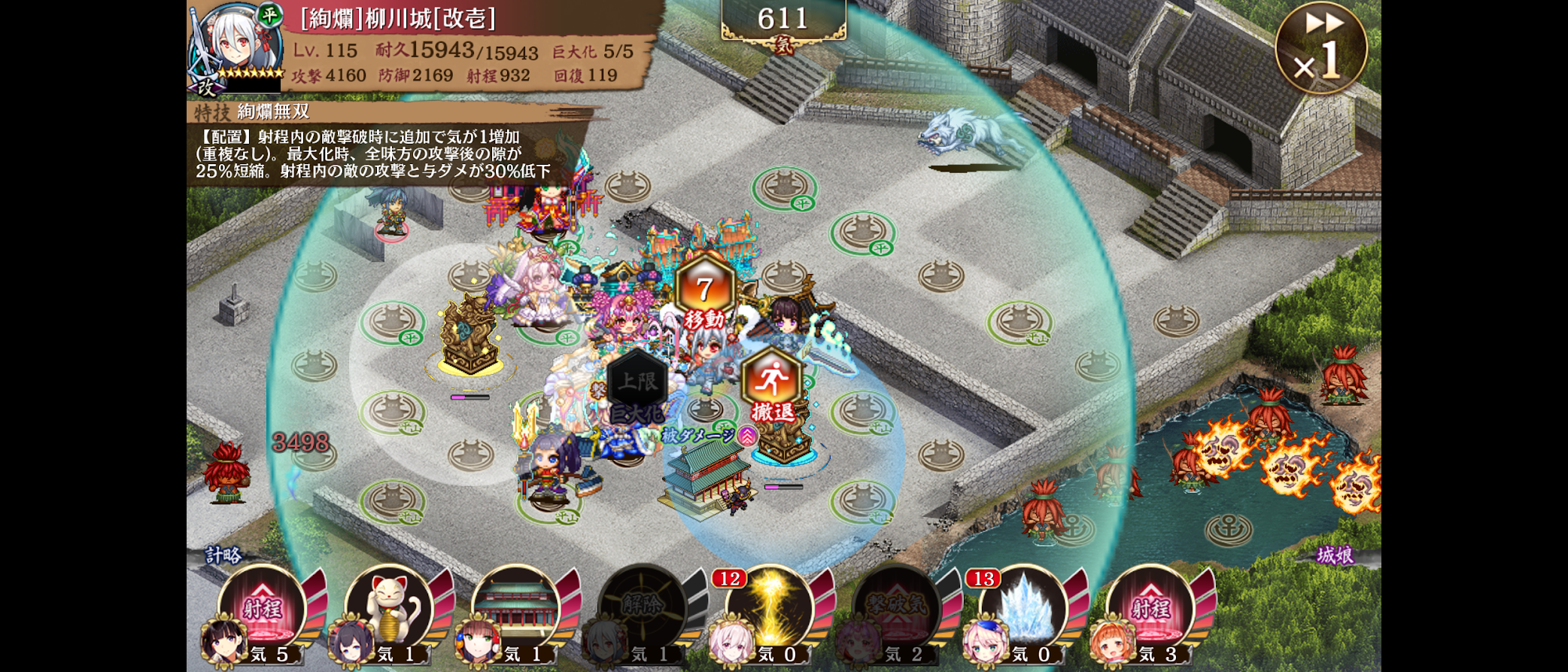
Task: Use the lucky cat maneki-neko stratagem
Action: [389, 607]
